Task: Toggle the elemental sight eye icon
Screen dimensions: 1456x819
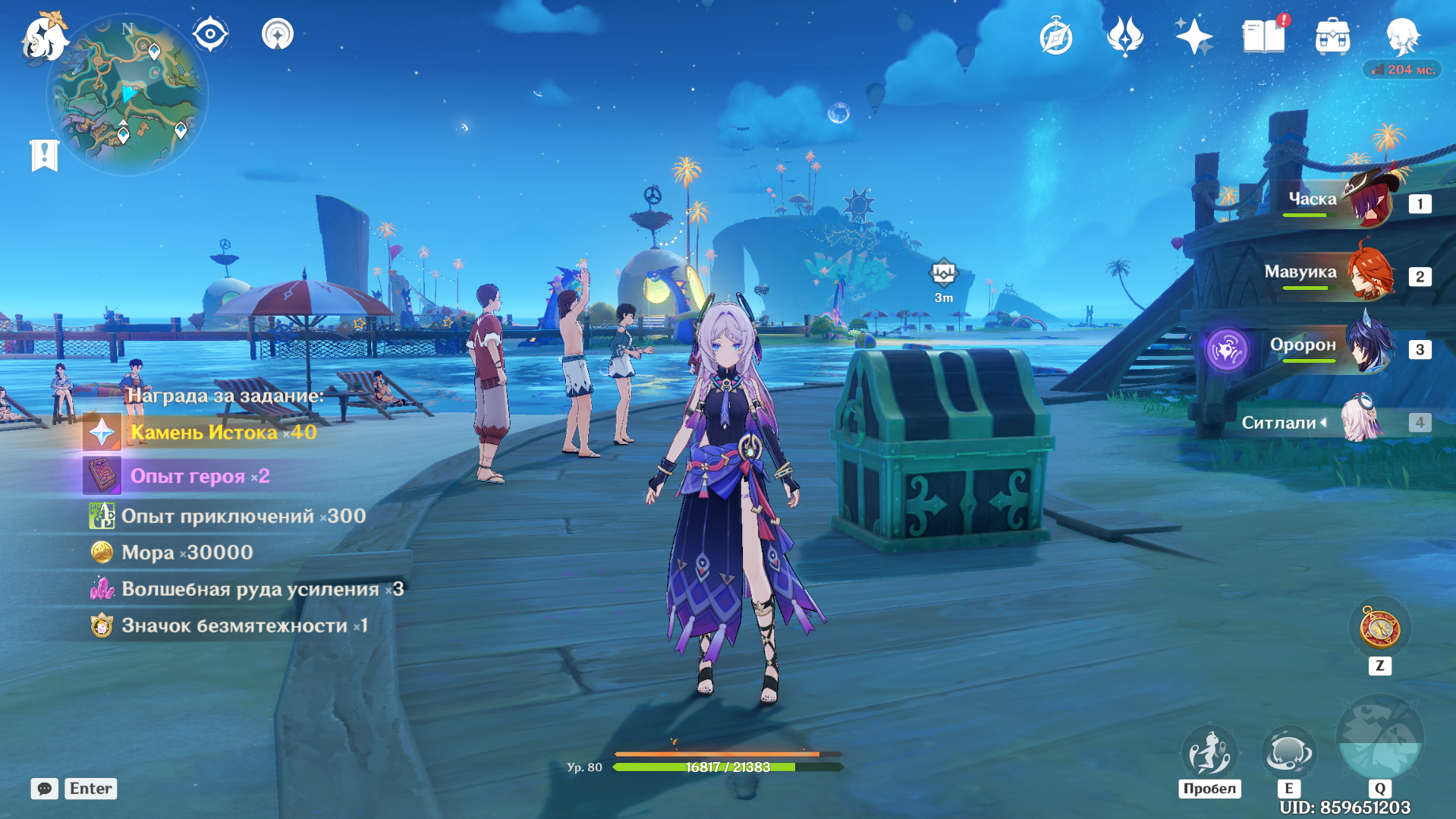Action: [210, 34]
